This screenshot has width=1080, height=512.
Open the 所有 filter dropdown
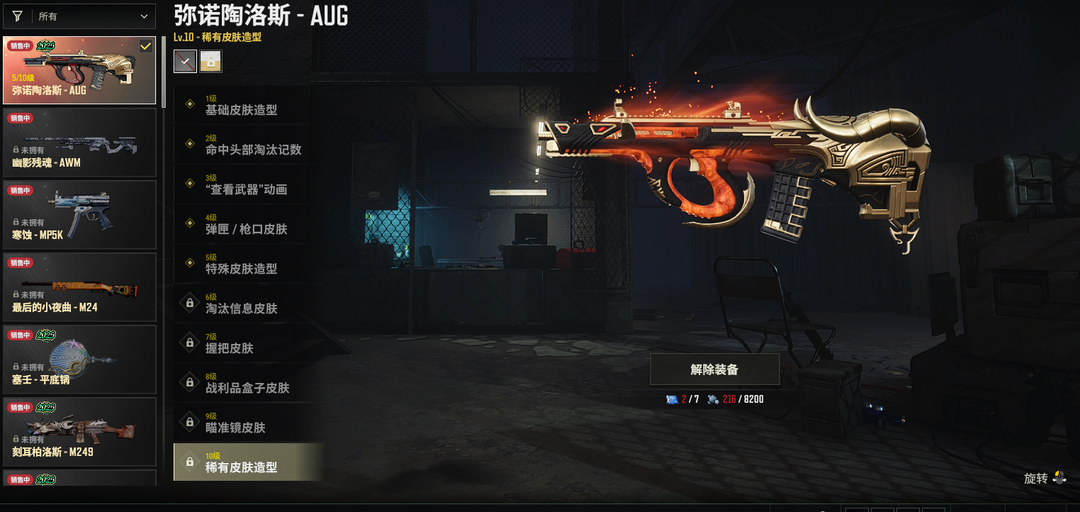point(80,16)
